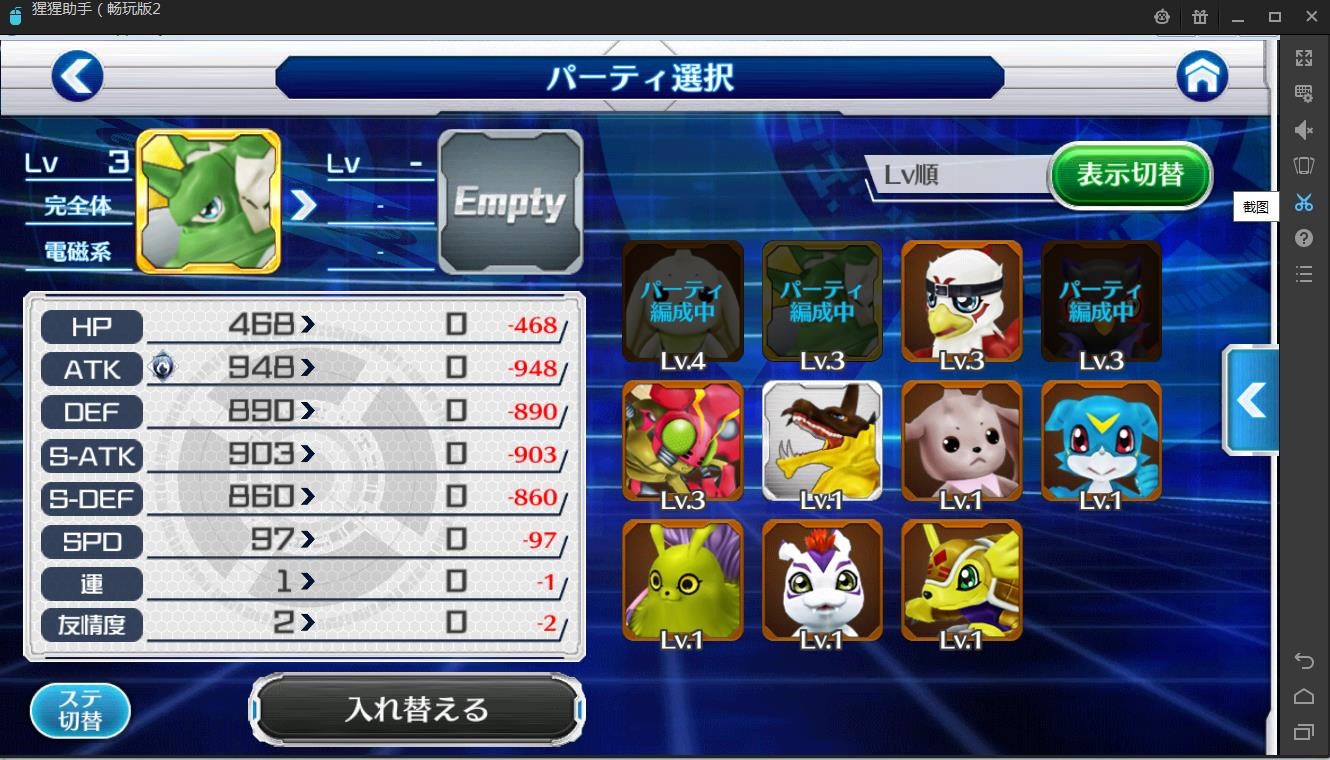Choose the white Gomamon with orange mohawk
This screenshot has width=1330, height=760.
coord(822,580)
